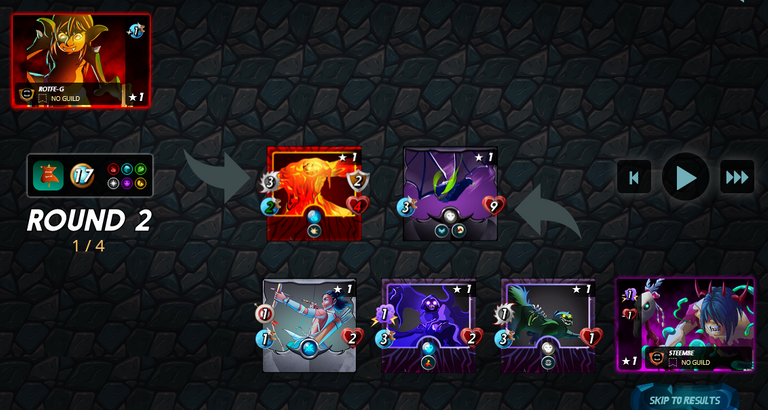Select the purple death monster with 9 health
The image size is (768, 410).
pos(449,194)
